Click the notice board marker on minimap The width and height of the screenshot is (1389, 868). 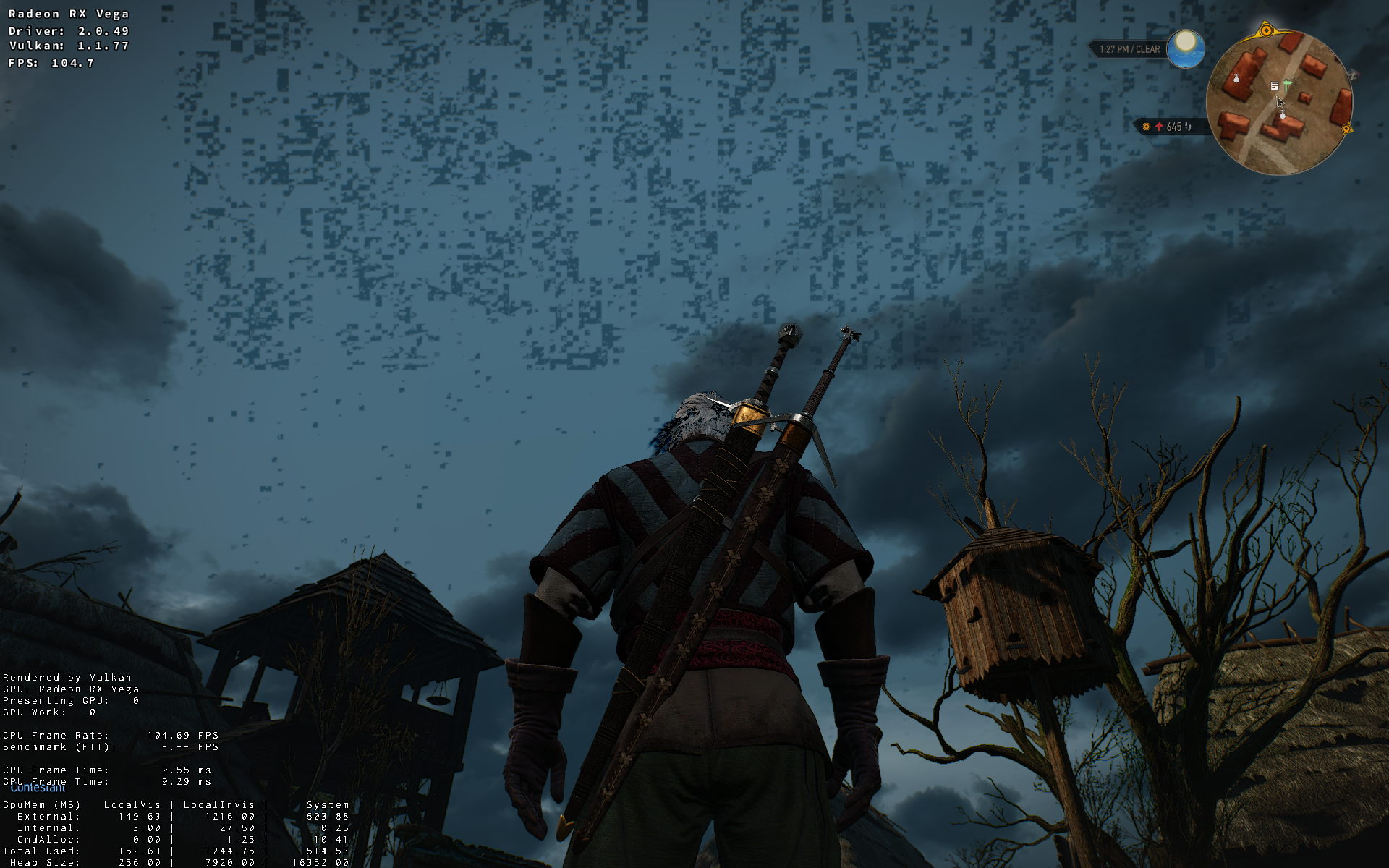(1275, 86)
